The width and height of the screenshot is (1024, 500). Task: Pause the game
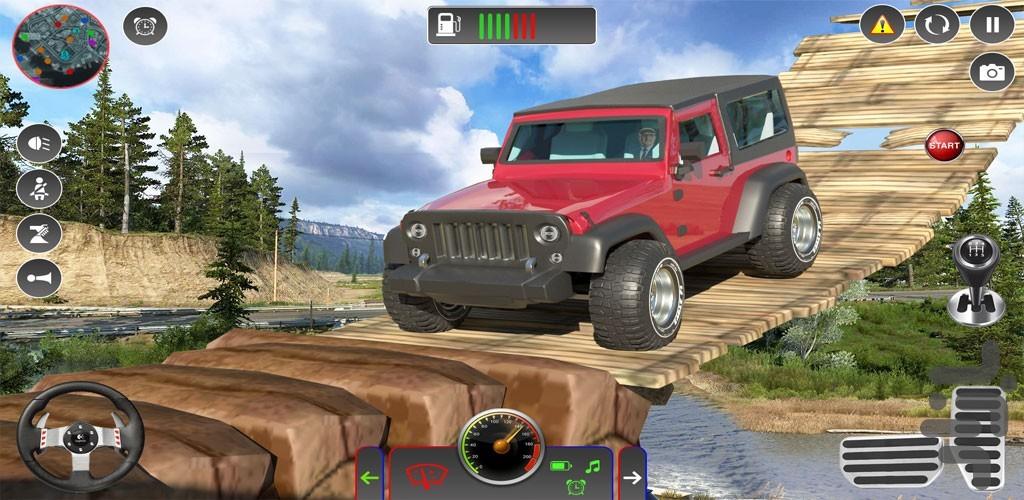pos(992,24)
